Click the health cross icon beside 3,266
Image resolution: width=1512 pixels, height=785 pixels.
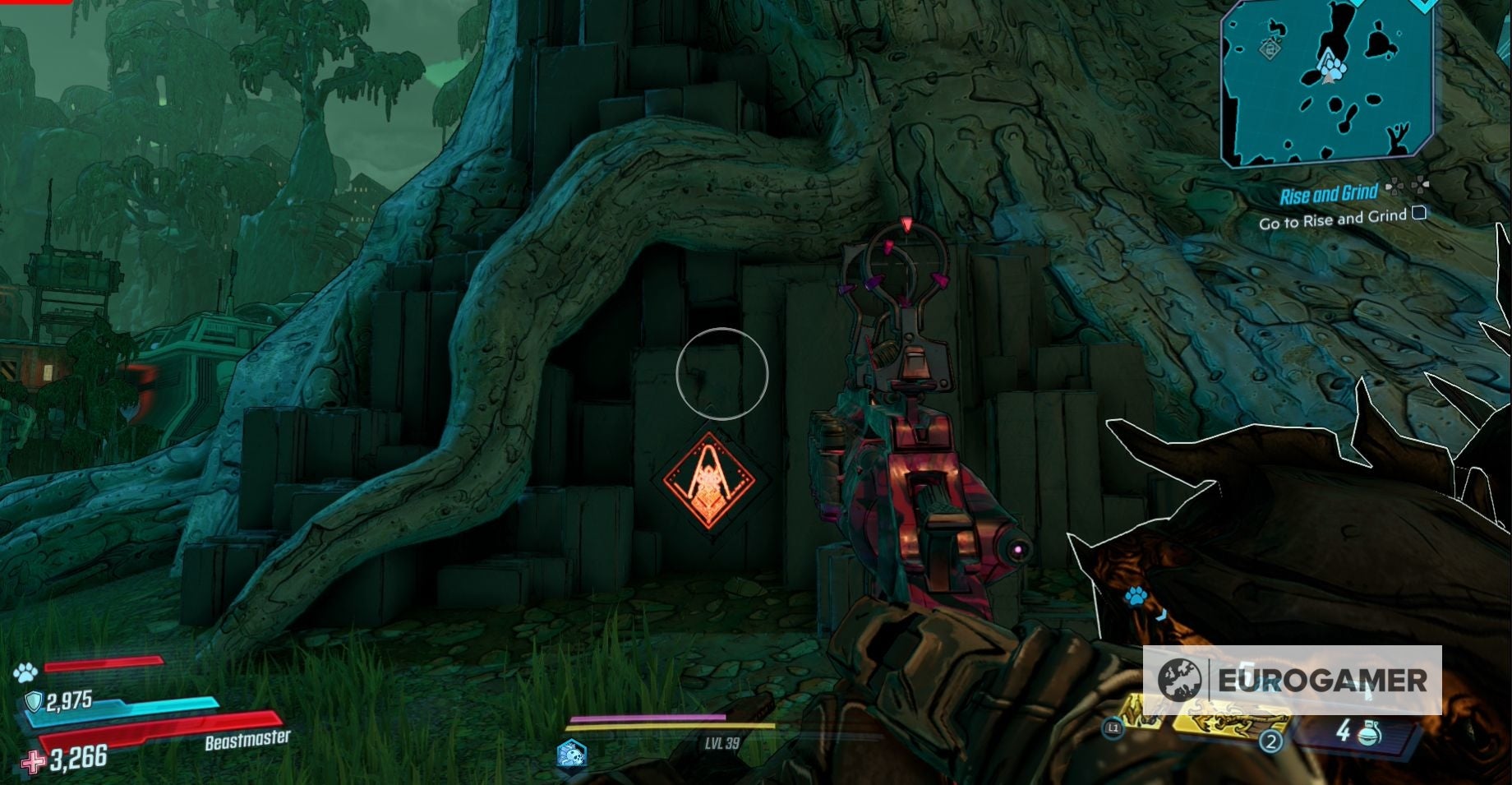coord(33,764)
